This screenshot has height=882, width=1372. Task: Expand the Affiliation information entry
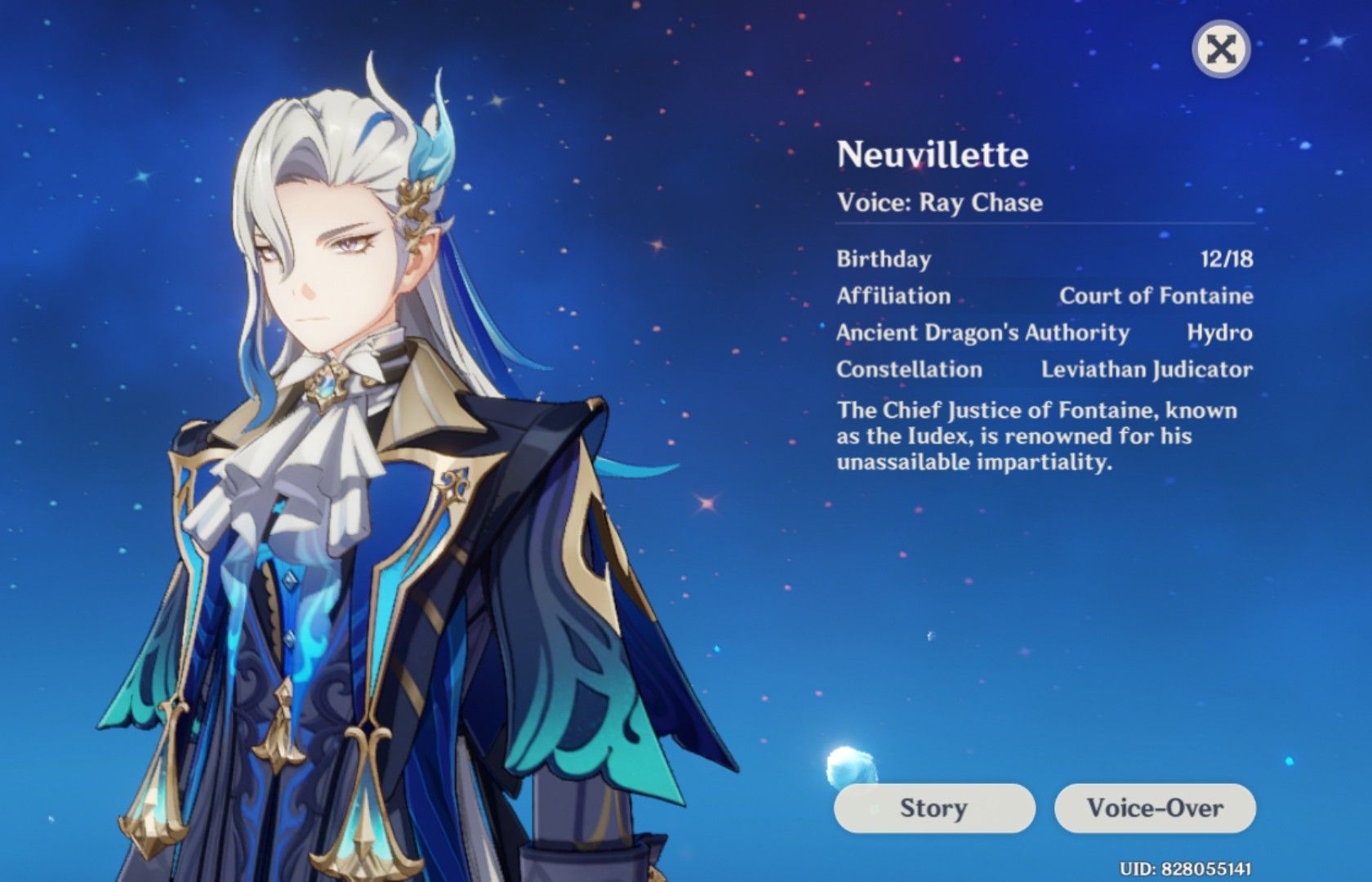pos(894,296)
